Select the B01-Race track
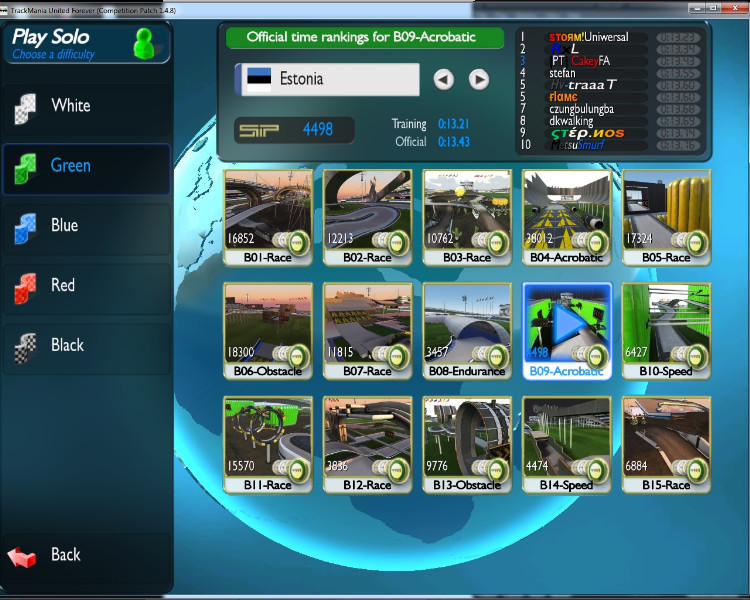Image resolution: width=750 pixels, height=600 pixels. click(268, 215)
